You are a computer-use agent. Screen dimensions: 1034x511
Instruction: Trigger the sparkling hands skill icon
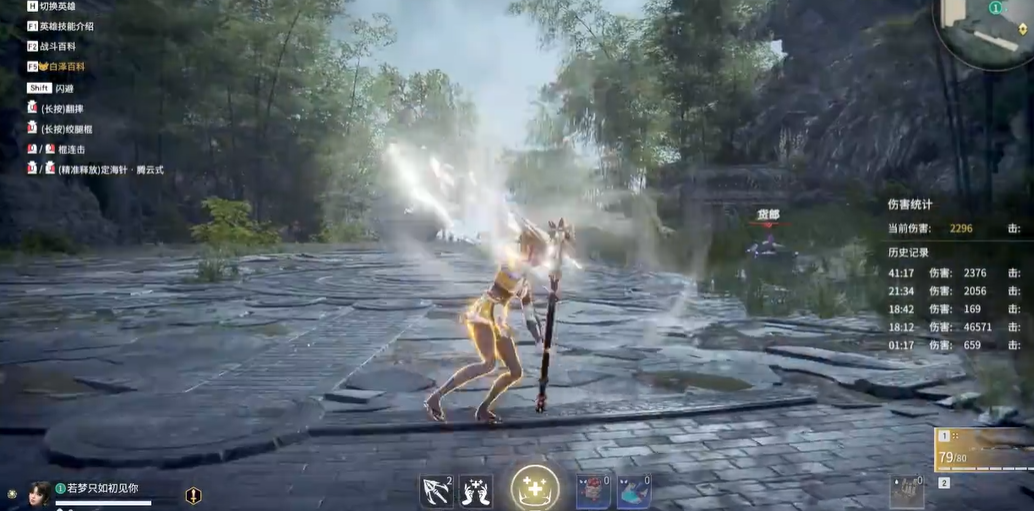pos(475,491)
